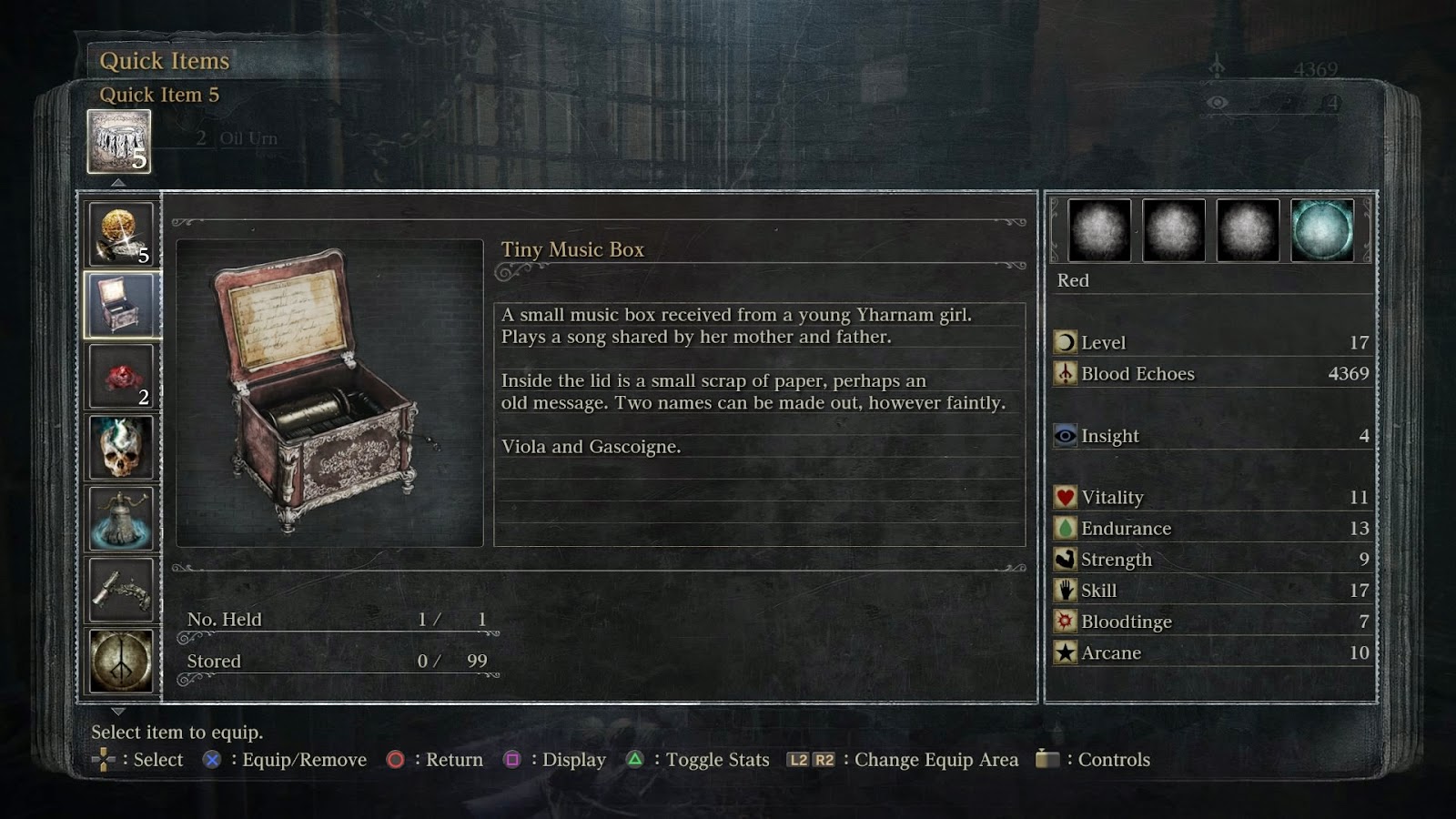Click the up arrow above the item sidebar

(x=116, y=182)
